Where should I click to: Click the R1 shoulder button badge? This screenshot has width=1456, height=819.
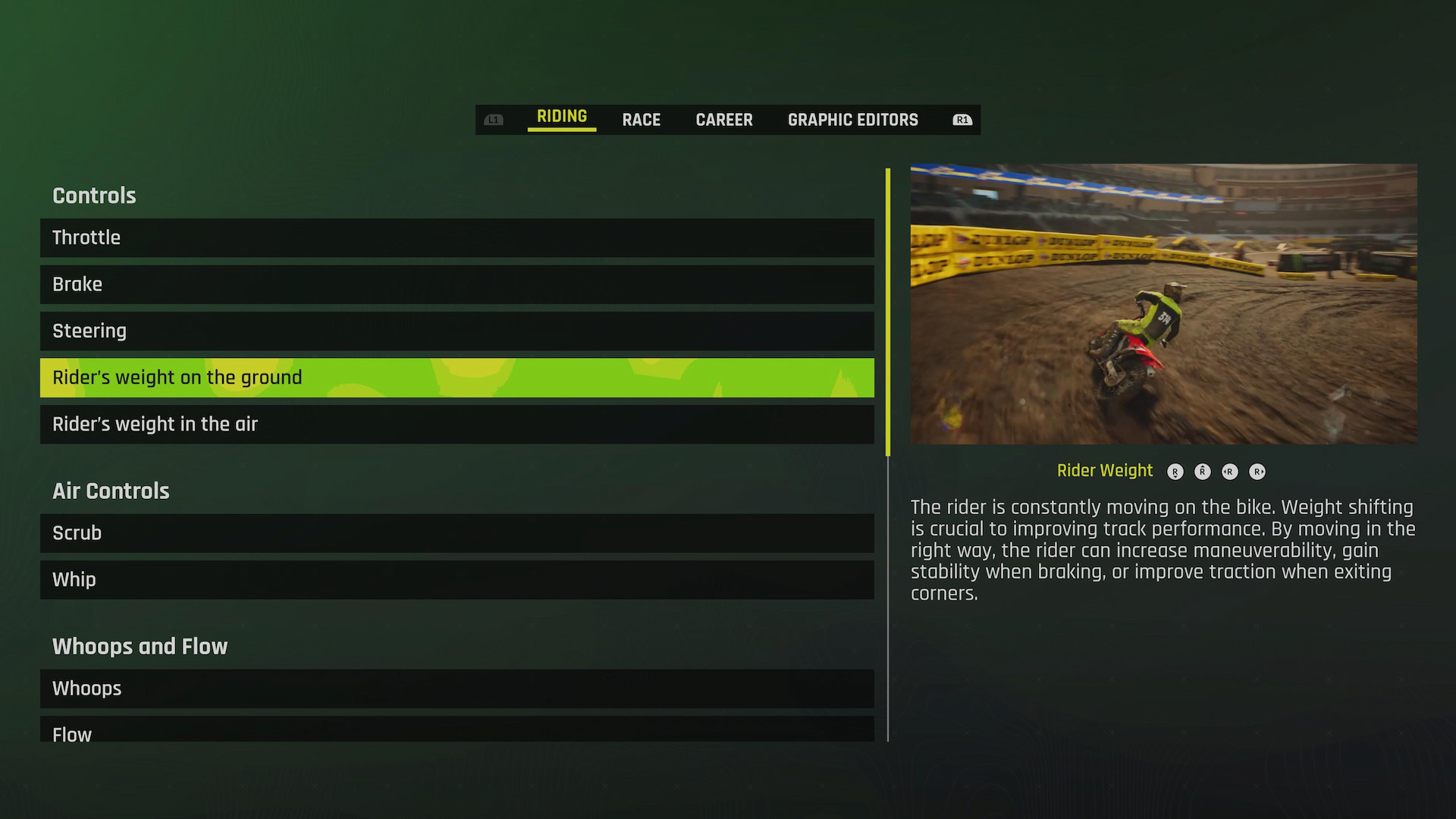tap(961, 119)
